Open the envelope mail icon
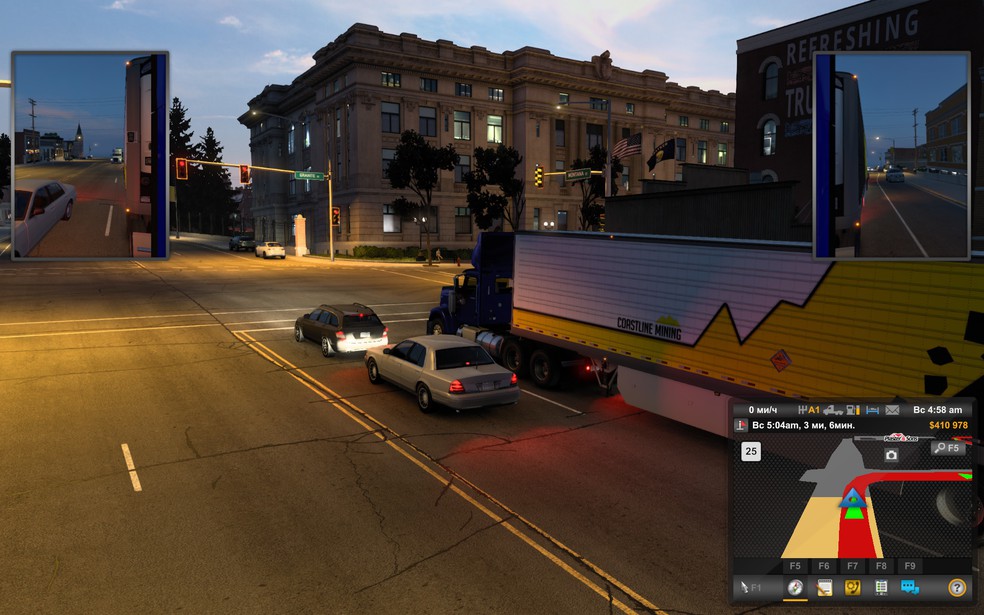 pos(893,410)
